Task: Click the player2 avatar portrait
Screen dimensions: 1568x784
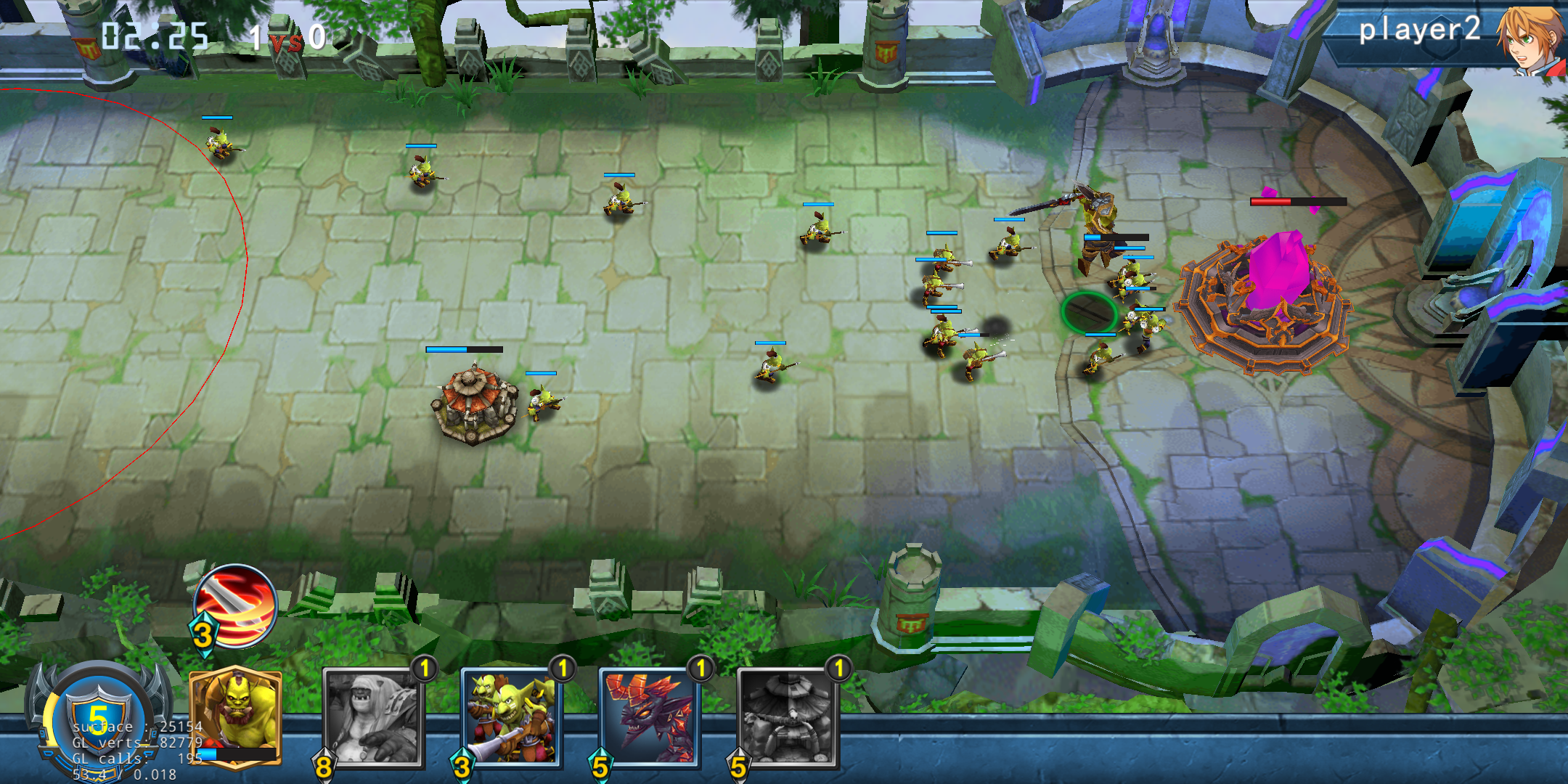Action: click(1532, 38)
